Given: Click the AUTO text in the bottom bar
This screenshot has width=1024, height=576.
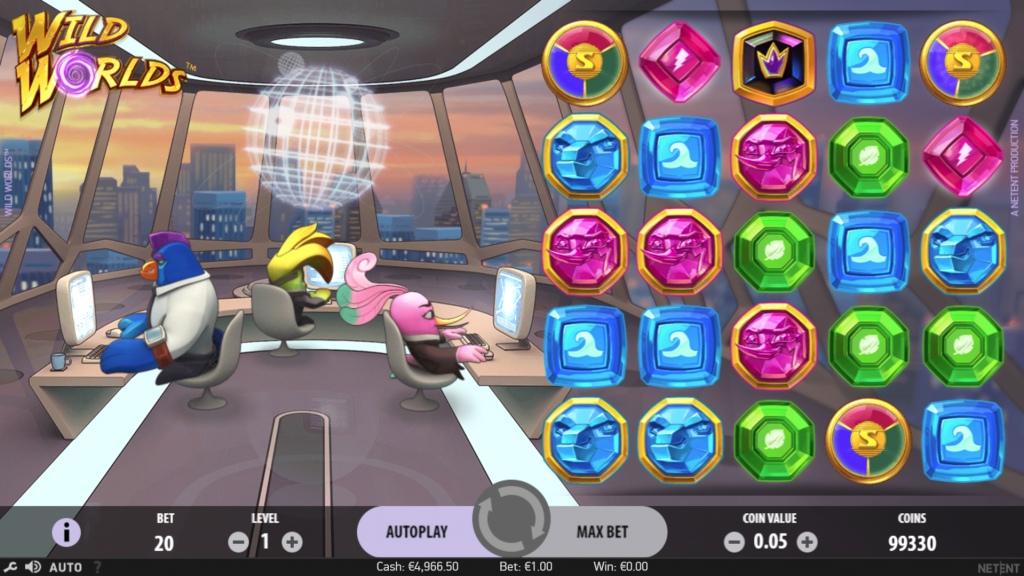Looking at the screenshot, I should pyautogui.click(x=66, y=567).
